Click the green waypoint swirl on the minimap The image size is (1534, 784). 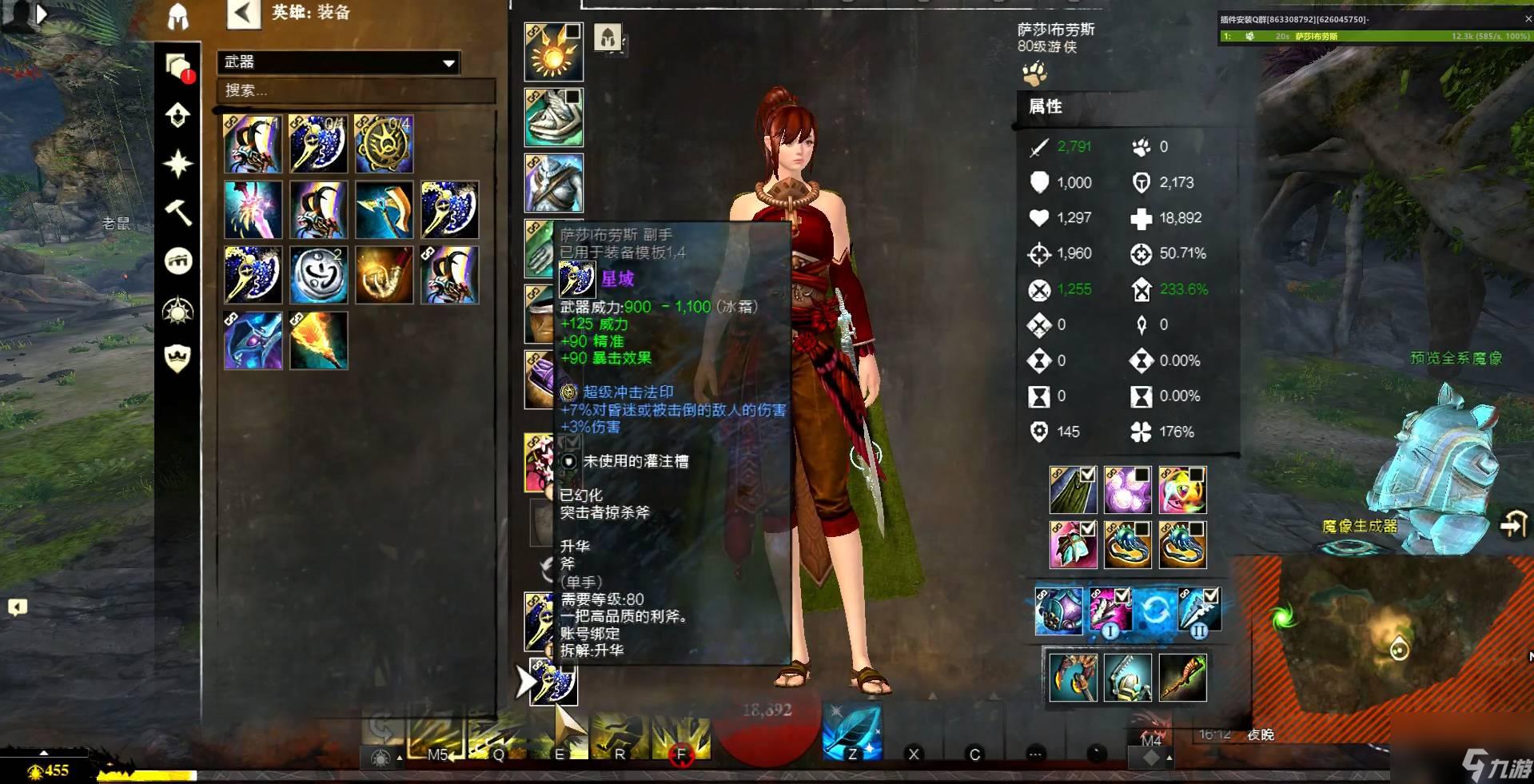1283,615
